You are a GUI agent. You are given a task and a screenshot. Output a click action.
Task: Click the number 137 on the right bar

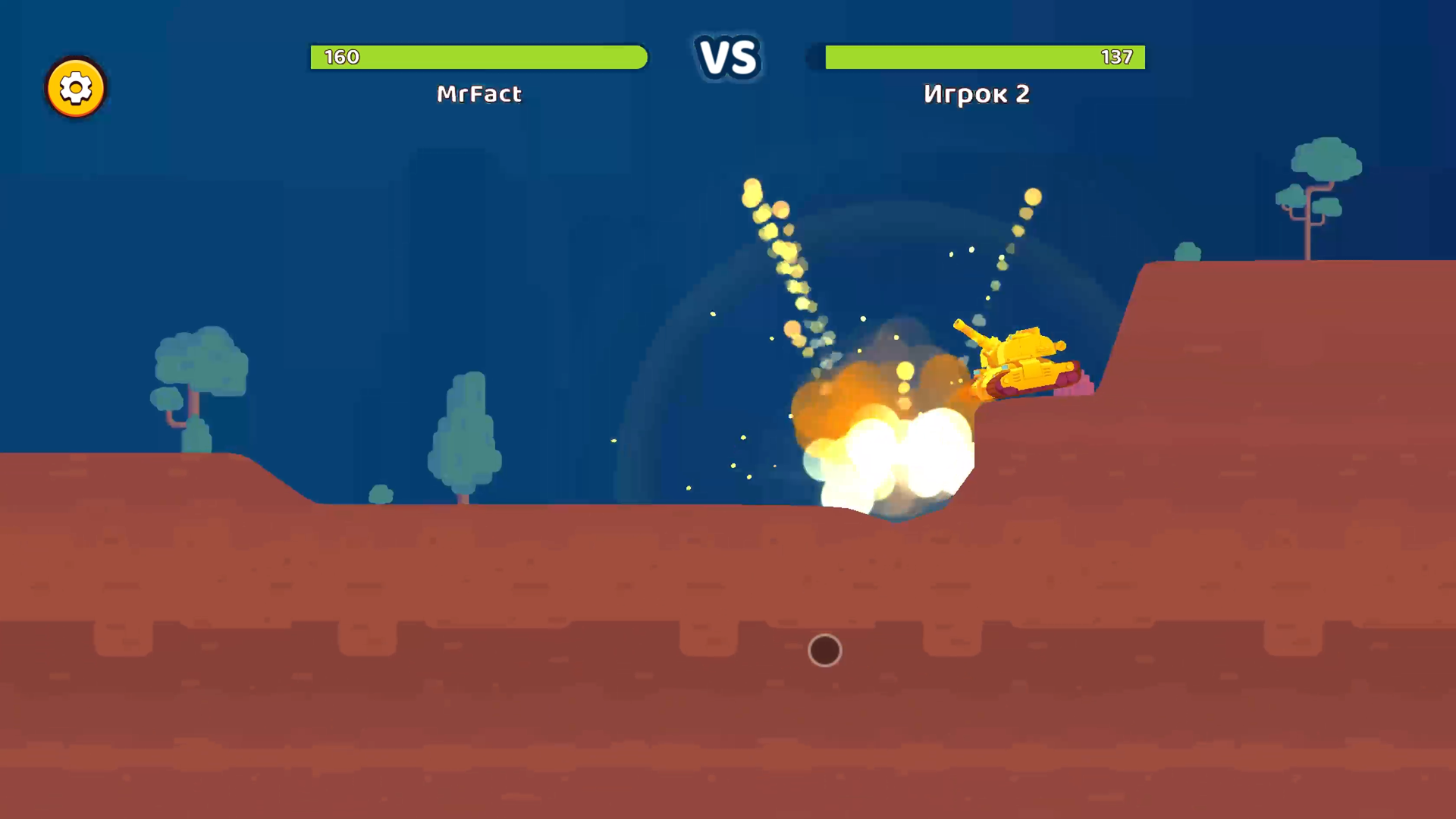pyautogui.click(x=1116, y=57)
